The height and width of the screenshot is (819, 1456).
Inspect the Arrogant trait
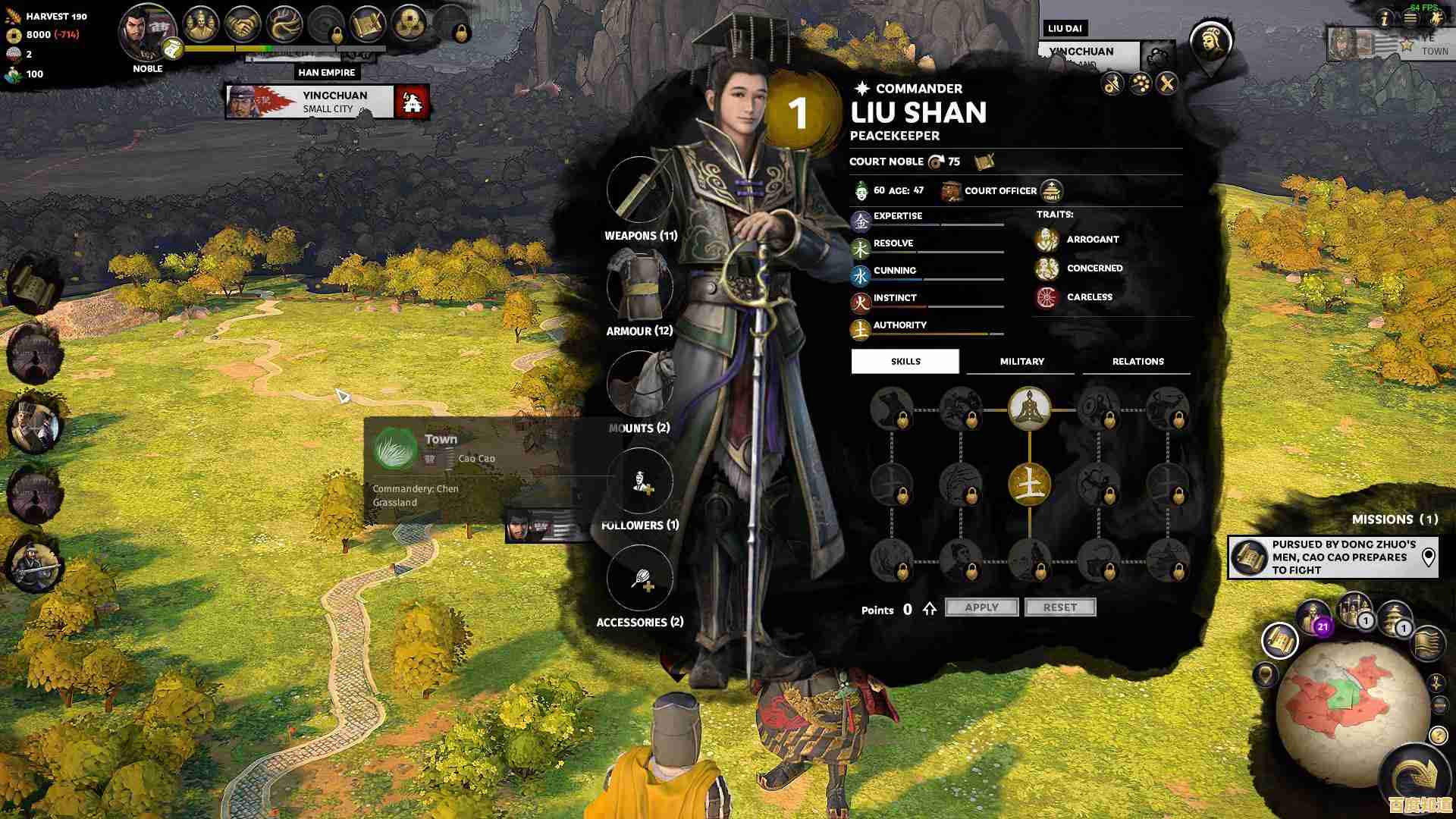coord(1092,240)
